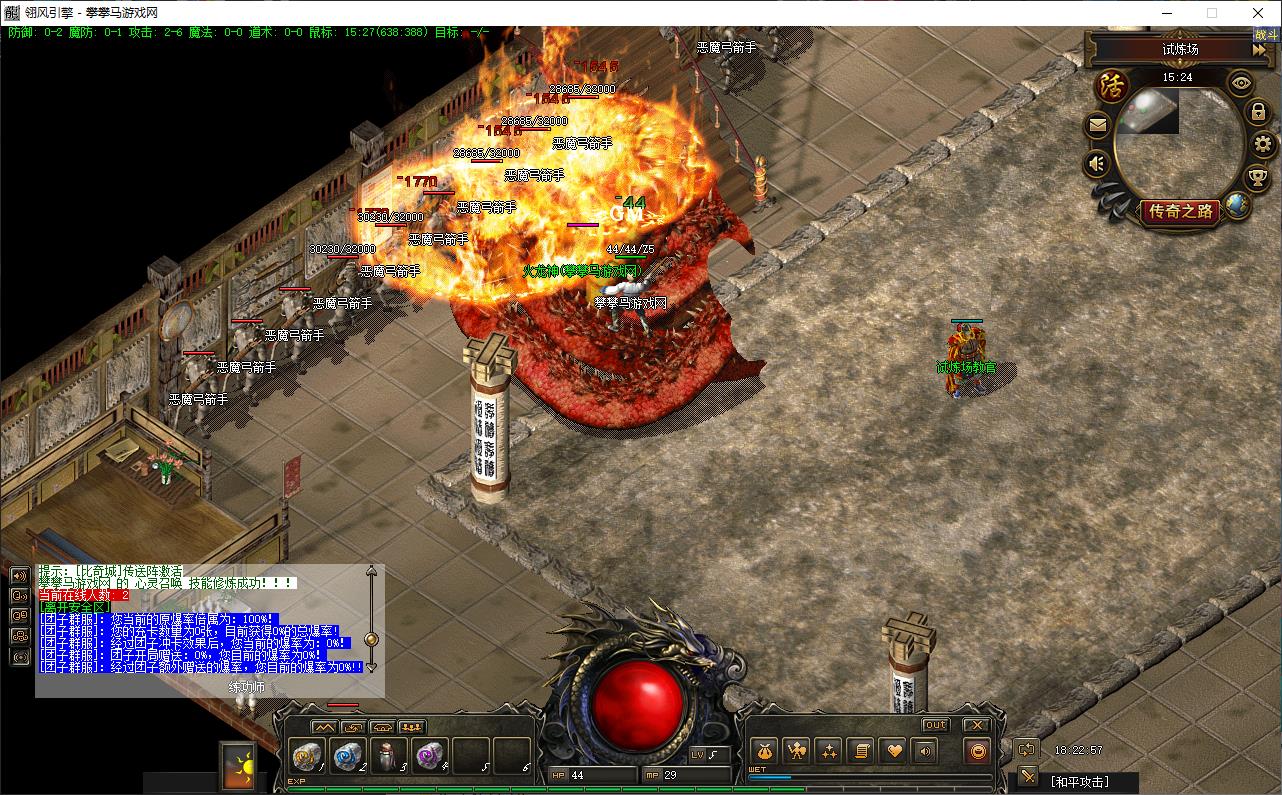Screen dimensions: 1282x795
Task: Click the X button on bottom panel
Action: coord(975,725)
